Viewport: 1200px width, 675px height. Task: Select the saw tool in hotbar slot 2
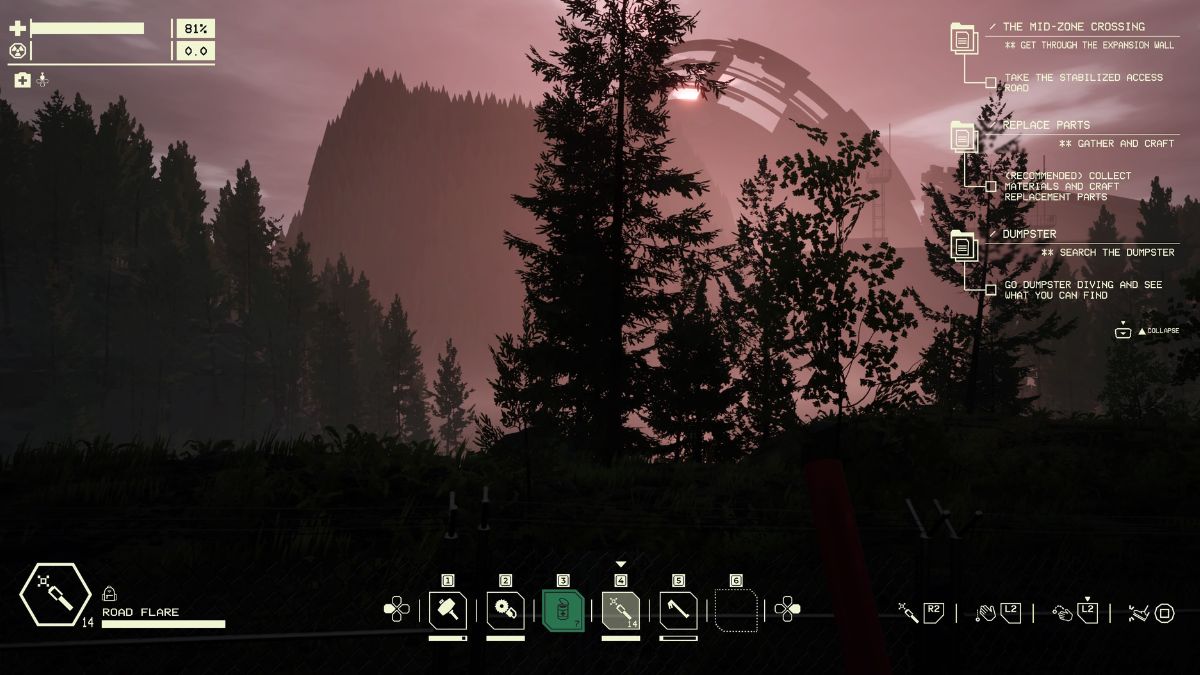pyautogui.click(x=505, y=609)
